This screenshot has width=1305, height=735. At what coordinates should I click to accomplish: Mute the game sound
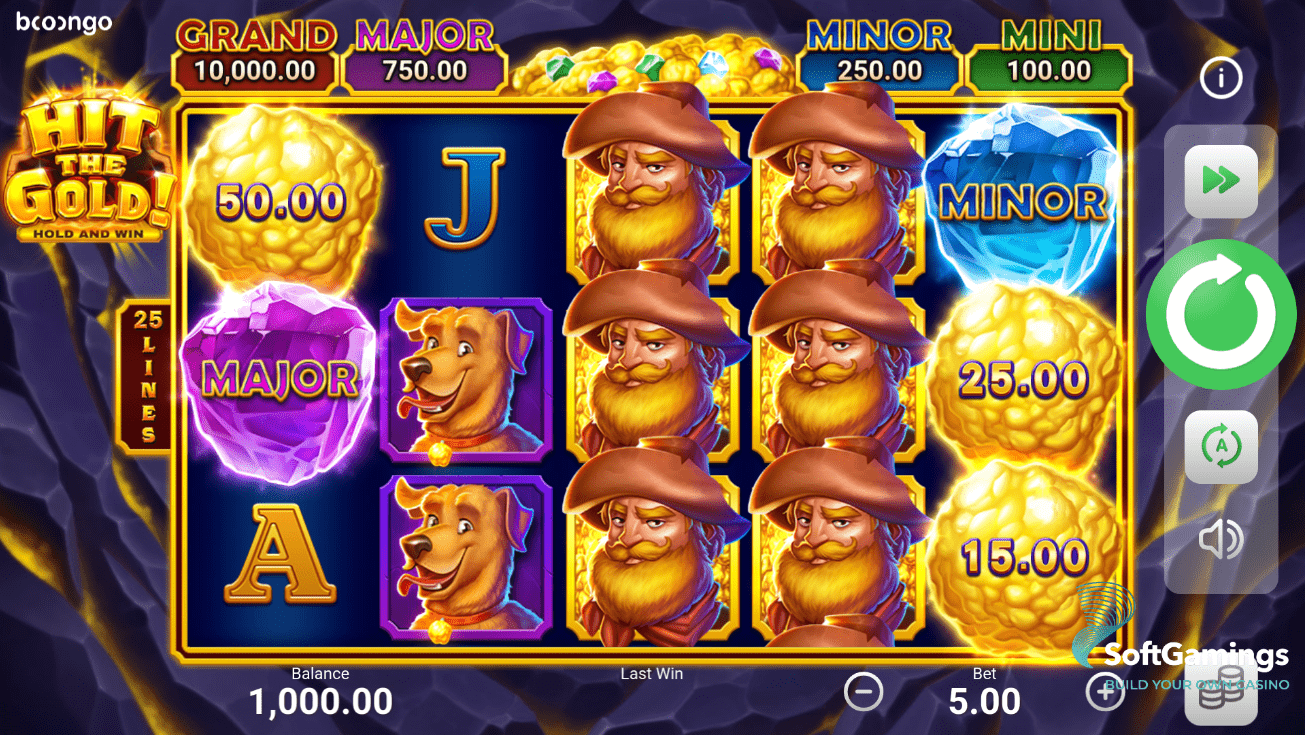click(1220, 540)
